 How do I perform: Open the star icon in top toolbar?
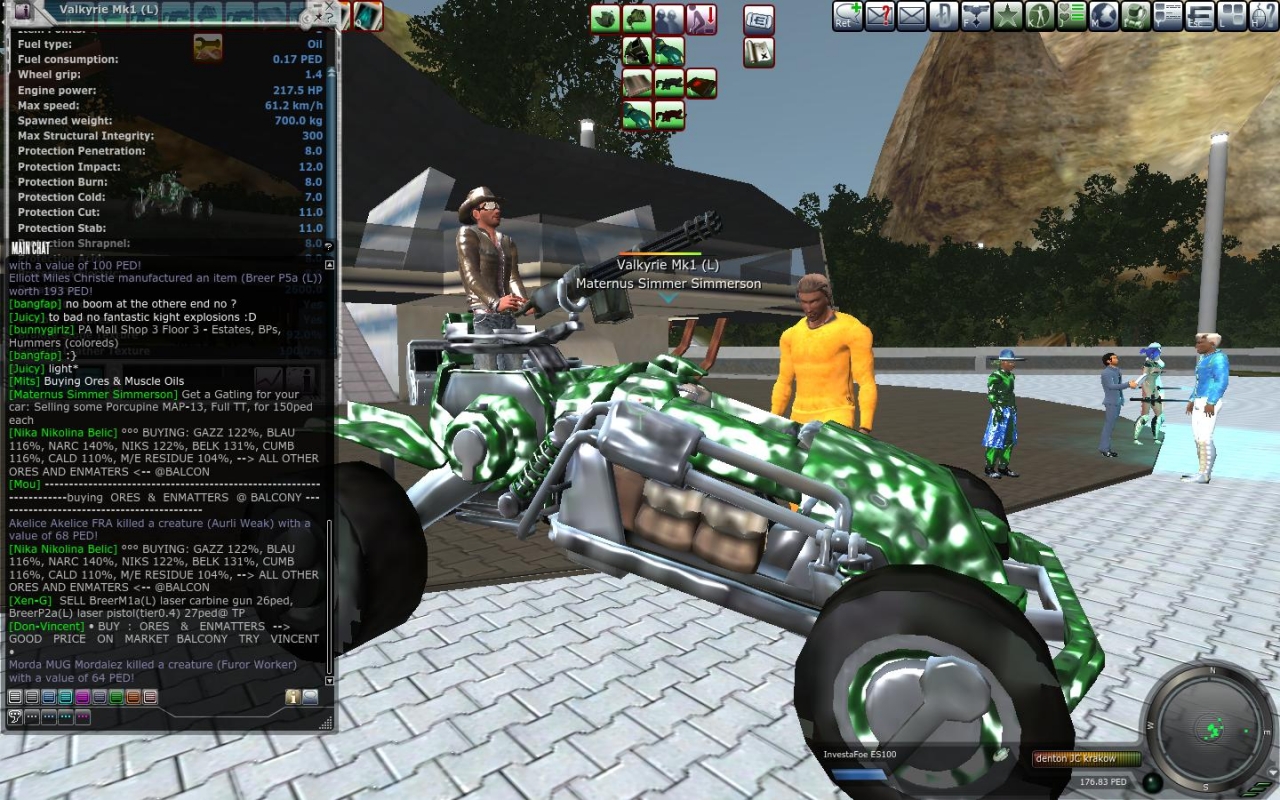click(x=1008, y=16)
